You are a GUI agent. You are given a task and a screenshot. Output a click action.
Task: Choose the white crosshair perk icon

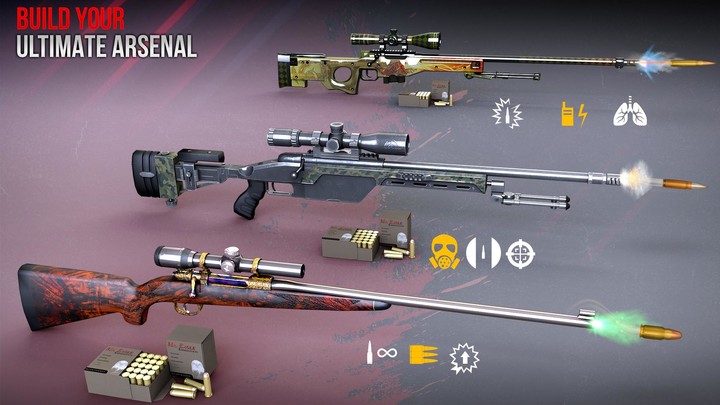tap(520, 253)
